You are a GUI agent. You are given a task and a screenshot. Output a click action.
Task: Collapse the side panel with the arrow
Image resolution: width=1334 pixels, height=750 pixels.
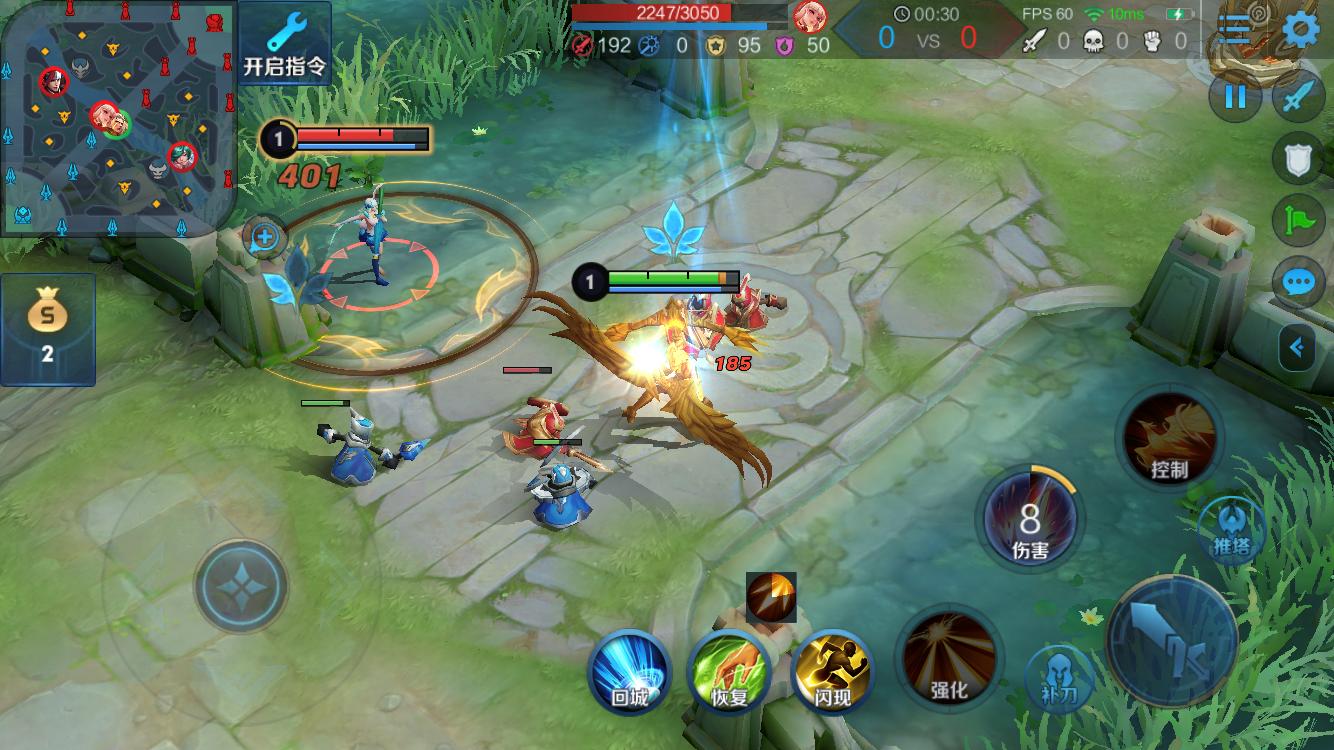point(1298,348)
